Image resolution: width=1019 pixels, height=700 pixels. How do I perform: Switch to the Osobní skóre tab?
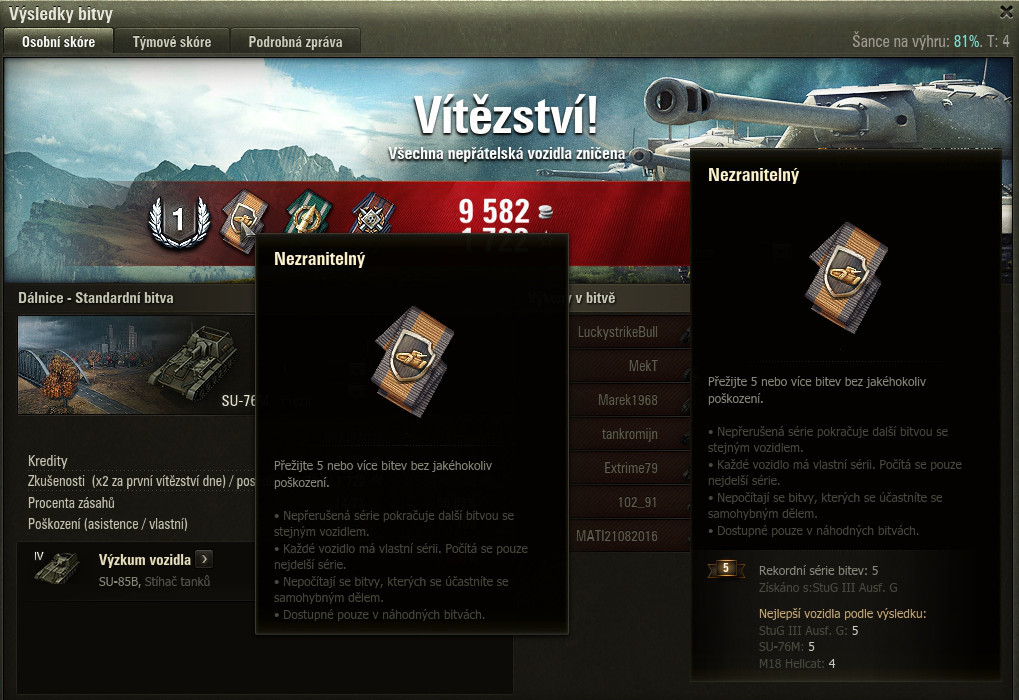click(59, 42)
